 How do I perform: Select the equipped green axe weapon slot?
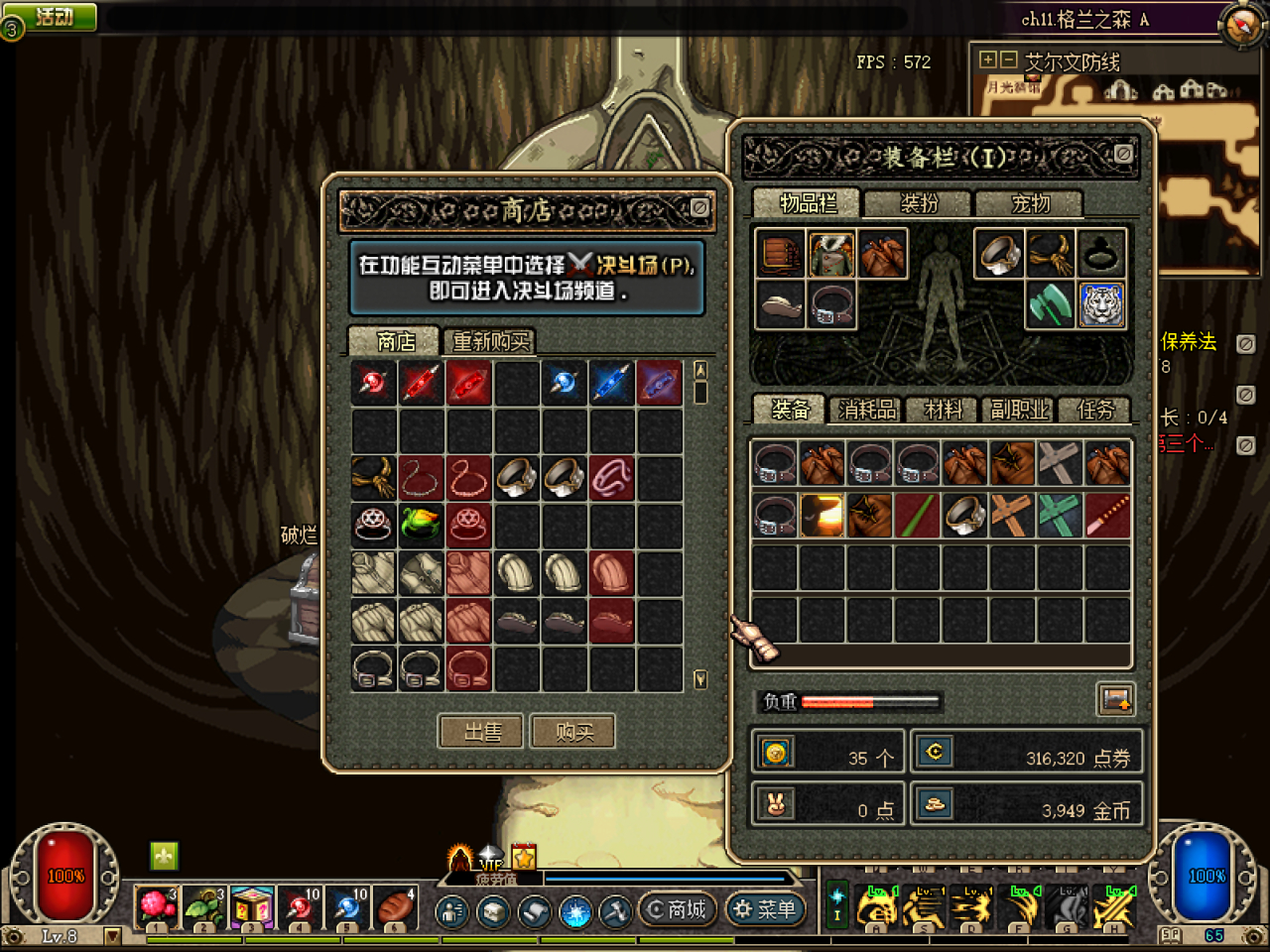point(1050,304)
